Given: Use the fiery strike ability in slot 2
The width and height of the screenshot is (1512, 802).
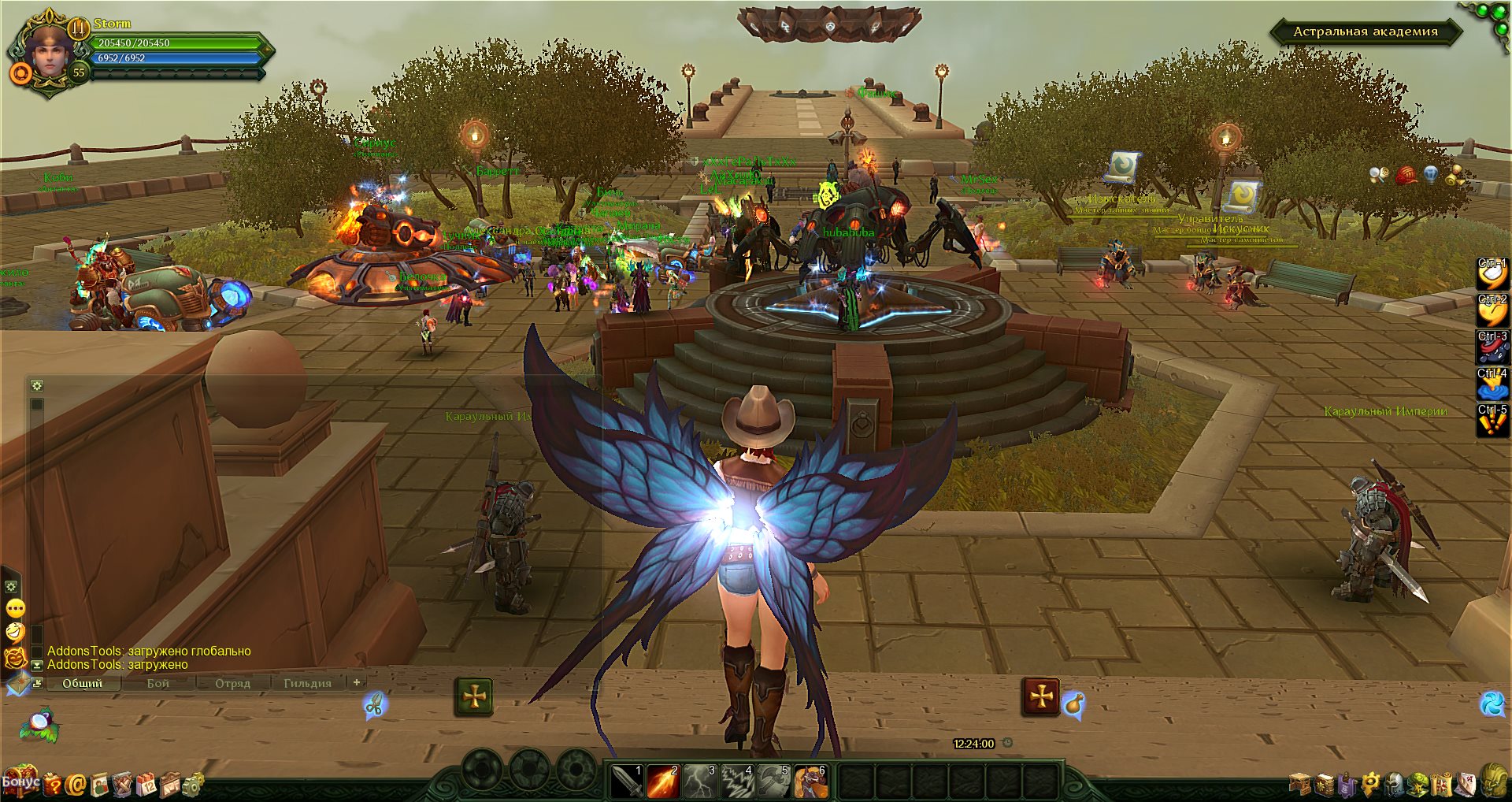Looking at the screenshot, I should pyautogui.click(x=663, y=782).
